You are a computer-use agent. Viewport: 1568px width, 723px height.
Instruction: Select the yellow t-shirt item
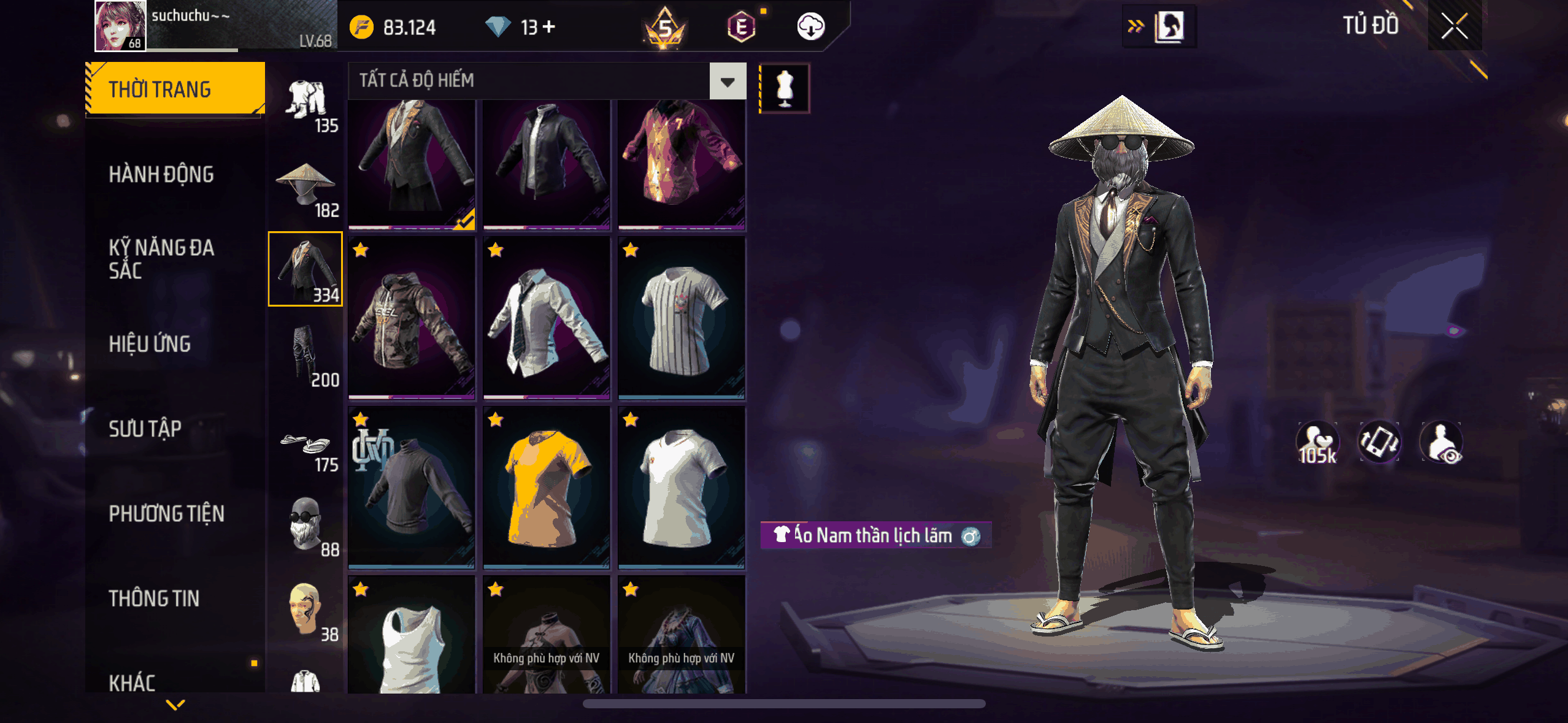point(546,488)
